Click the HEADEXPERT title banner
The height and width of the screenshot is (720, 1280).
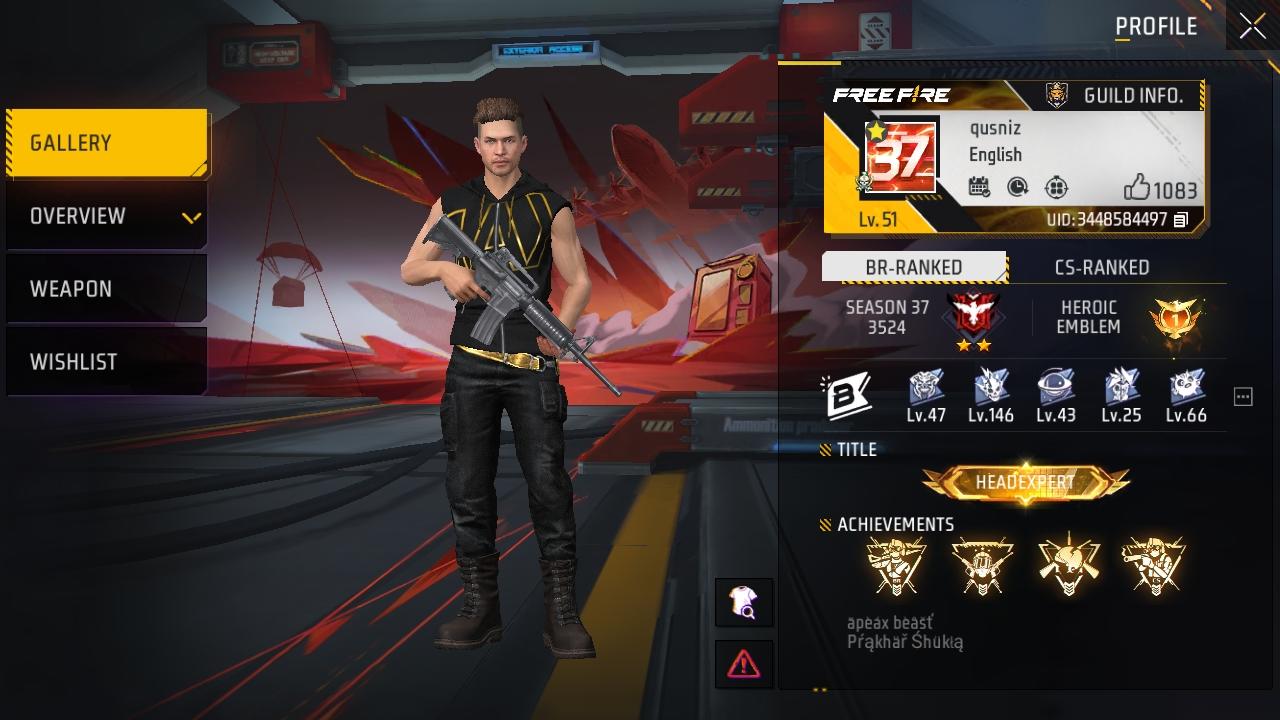pyautogui.click(x=1024, y=481)
